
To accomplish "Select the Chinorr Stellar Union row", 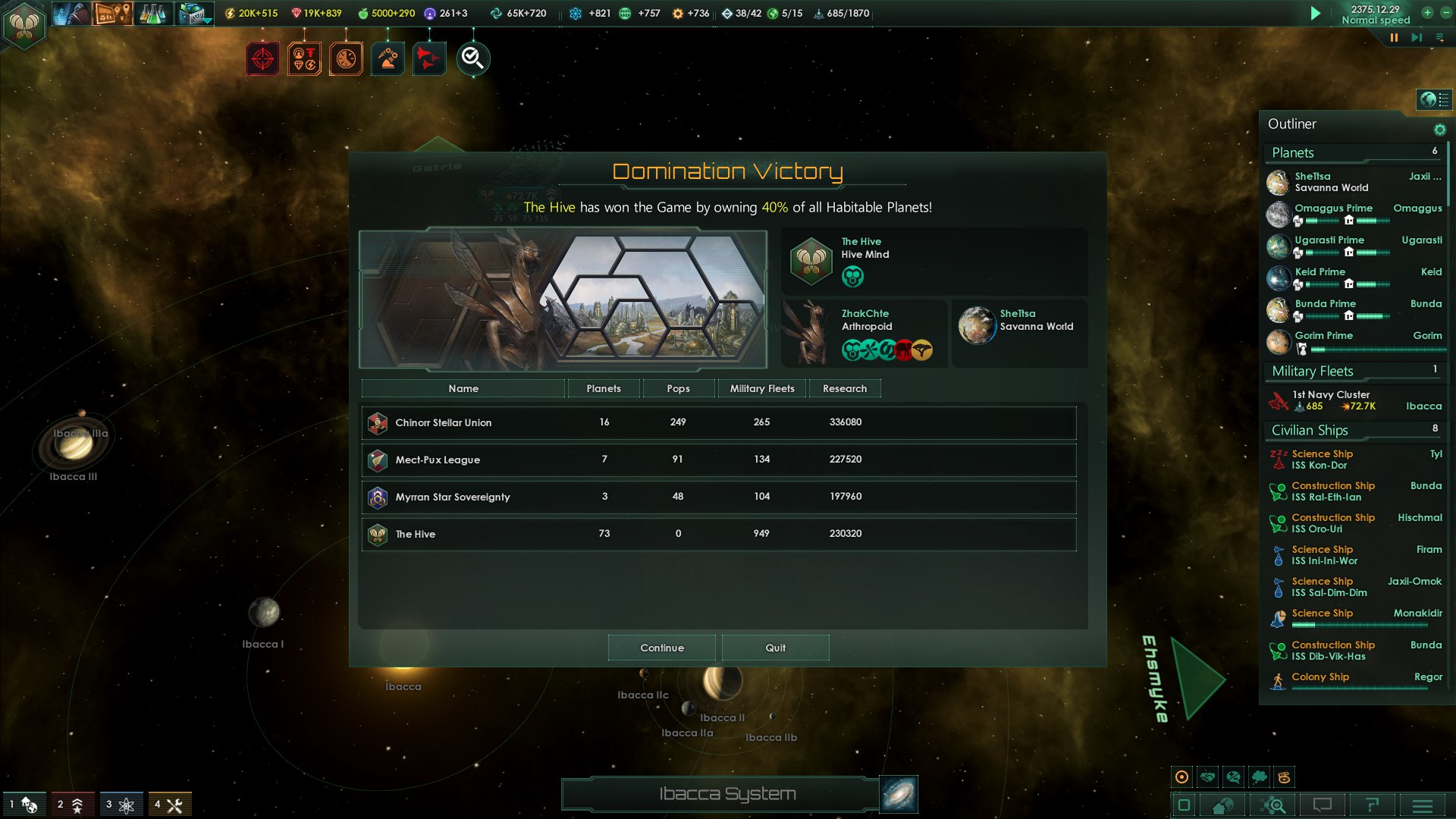I will 718,422.
